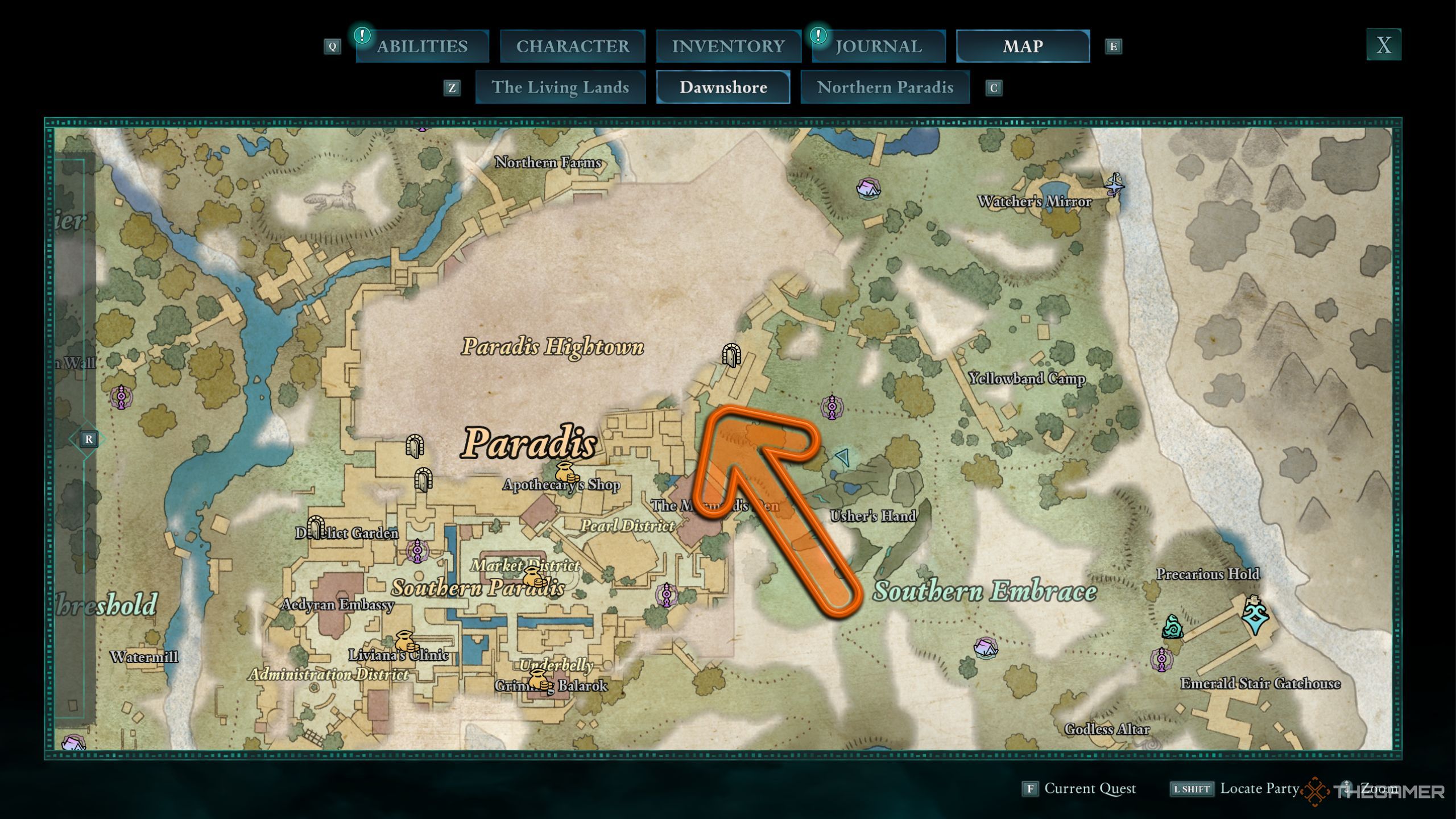The width and height of the screenshot is (1456, 819).
Task: Click the Liviana's Clinic merchant marker
Action: (x=406, y=642)
